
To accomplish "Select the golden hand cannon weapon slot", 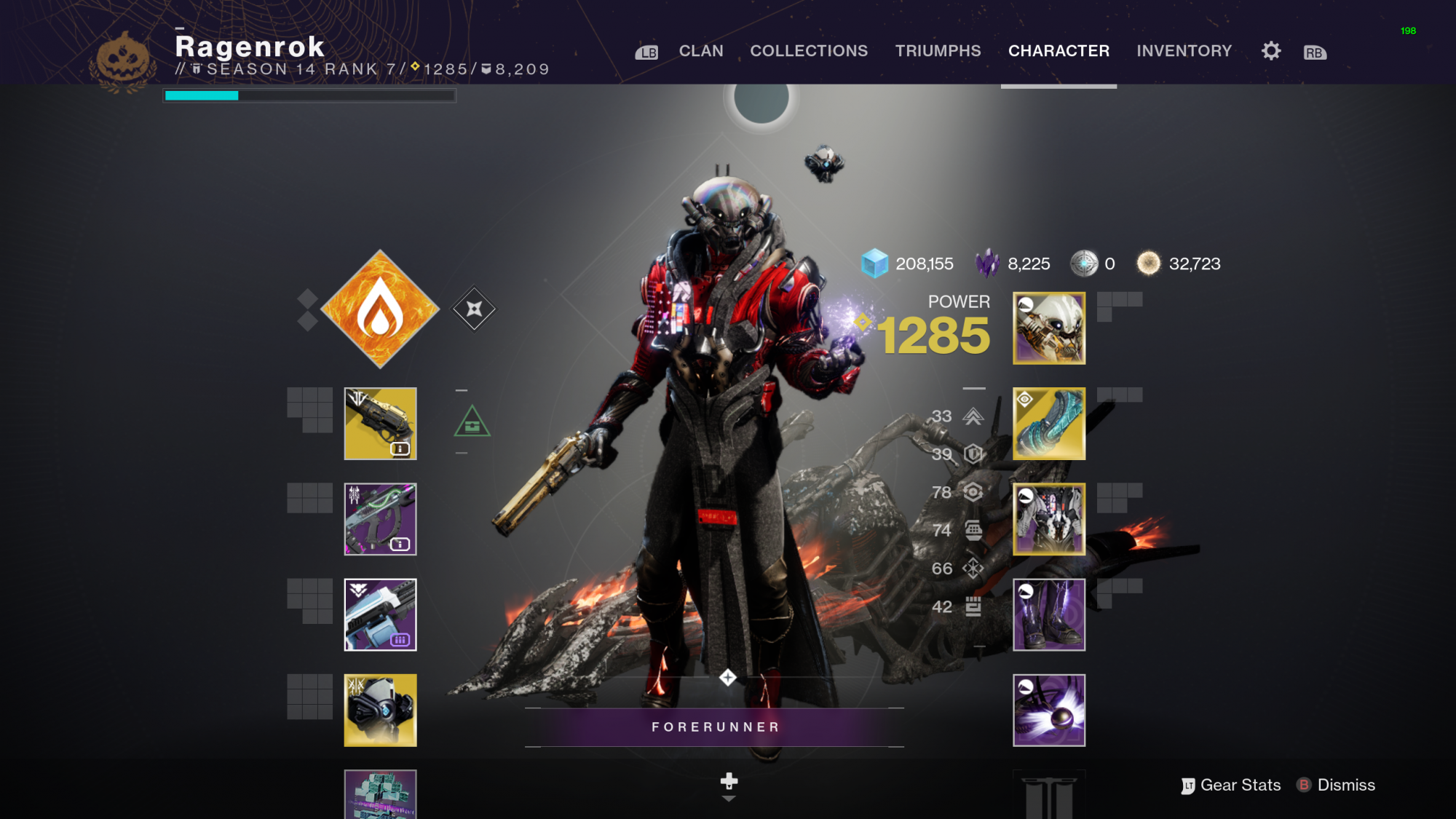I will click(x=380, y=424).
